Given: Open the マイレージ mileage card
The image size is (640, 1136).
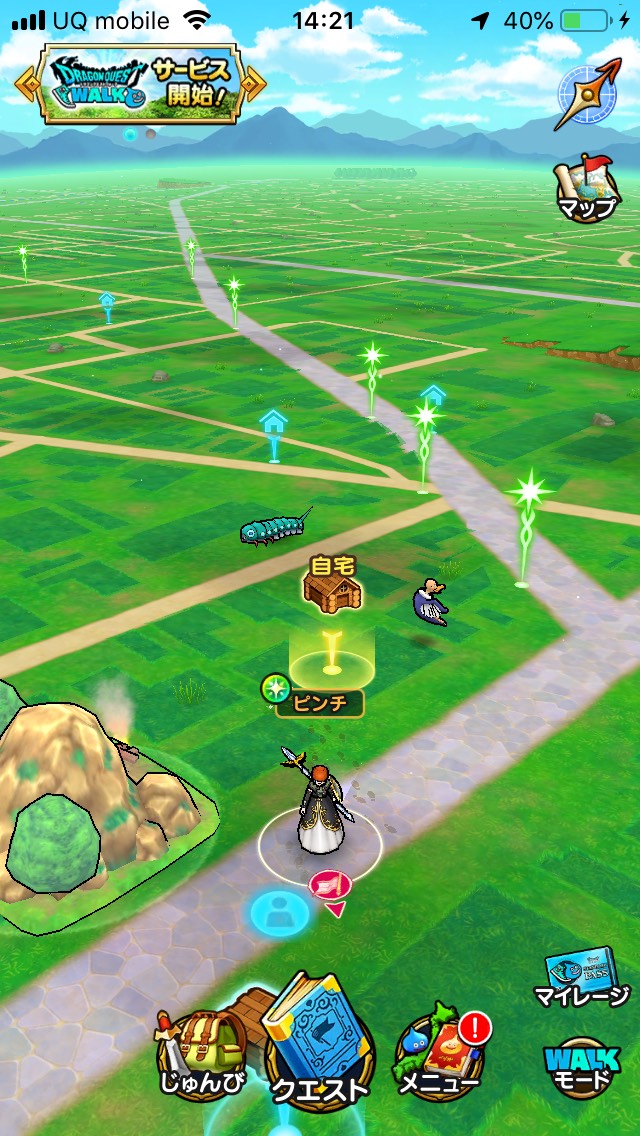Looking at the screenshot, I should coord(582,975).
